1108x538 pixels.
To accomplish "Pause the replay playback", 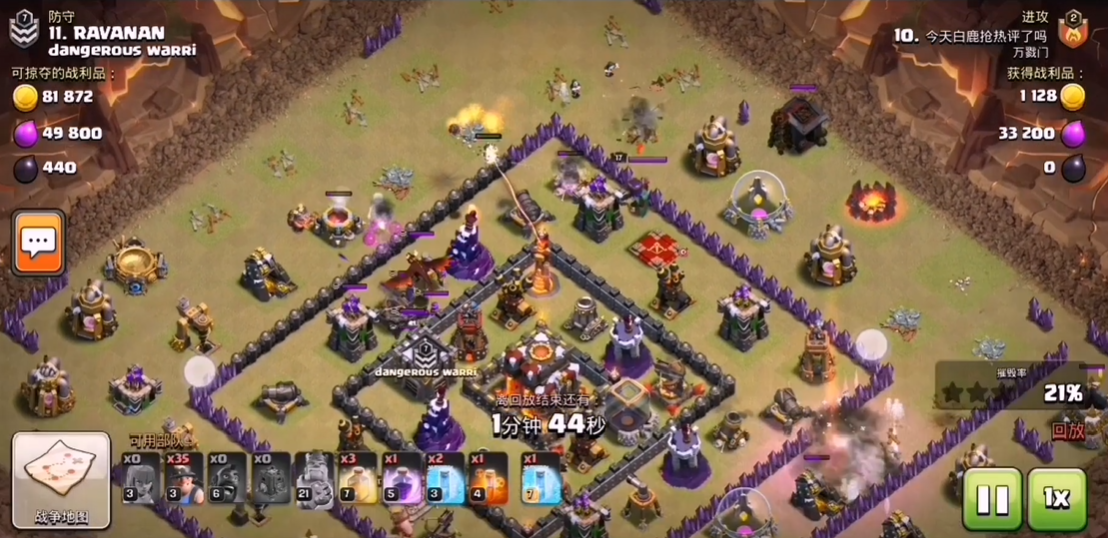I will pos(991,499).
